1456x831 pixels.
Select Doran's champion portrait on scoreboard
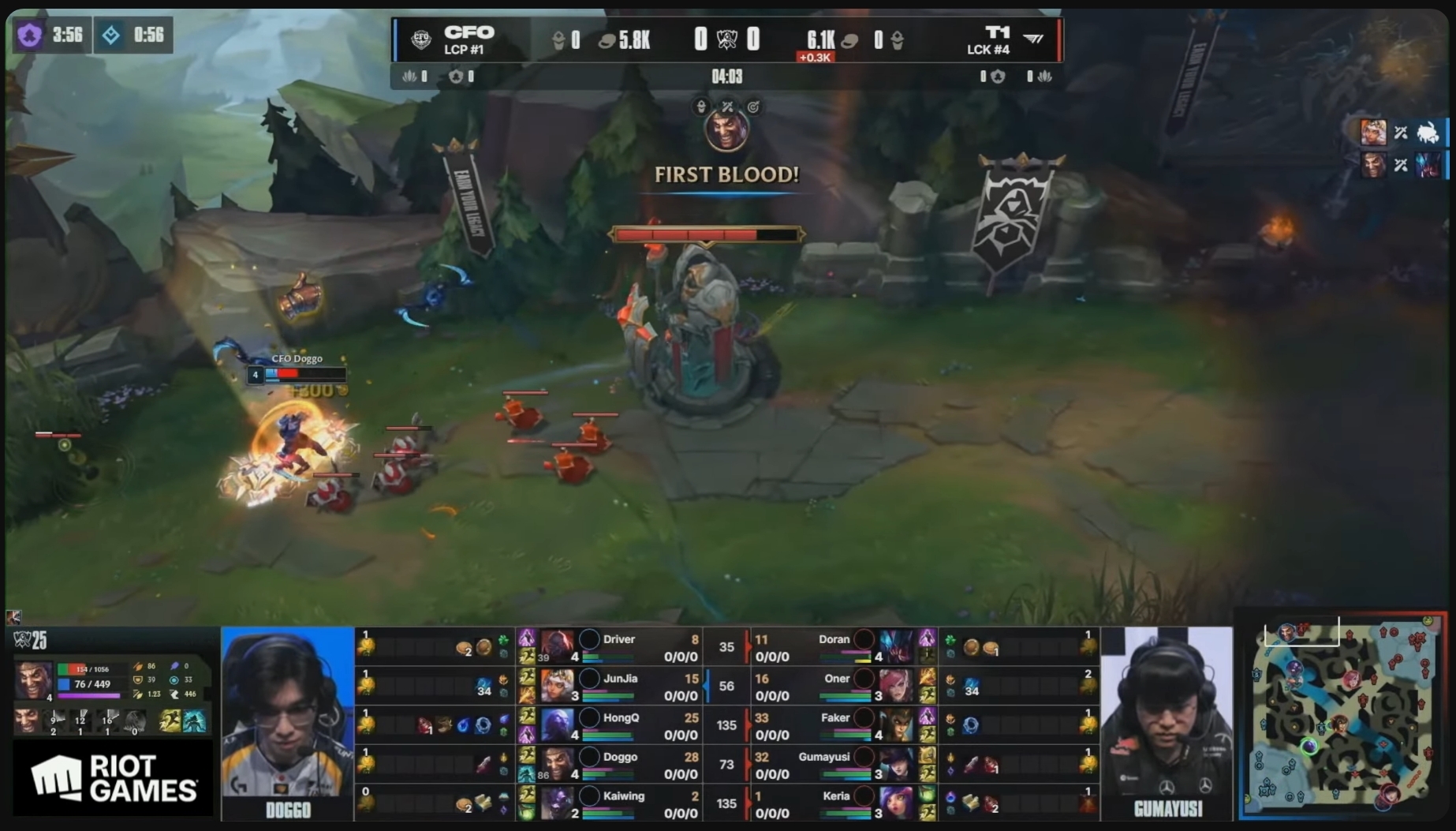pos(896,646)
